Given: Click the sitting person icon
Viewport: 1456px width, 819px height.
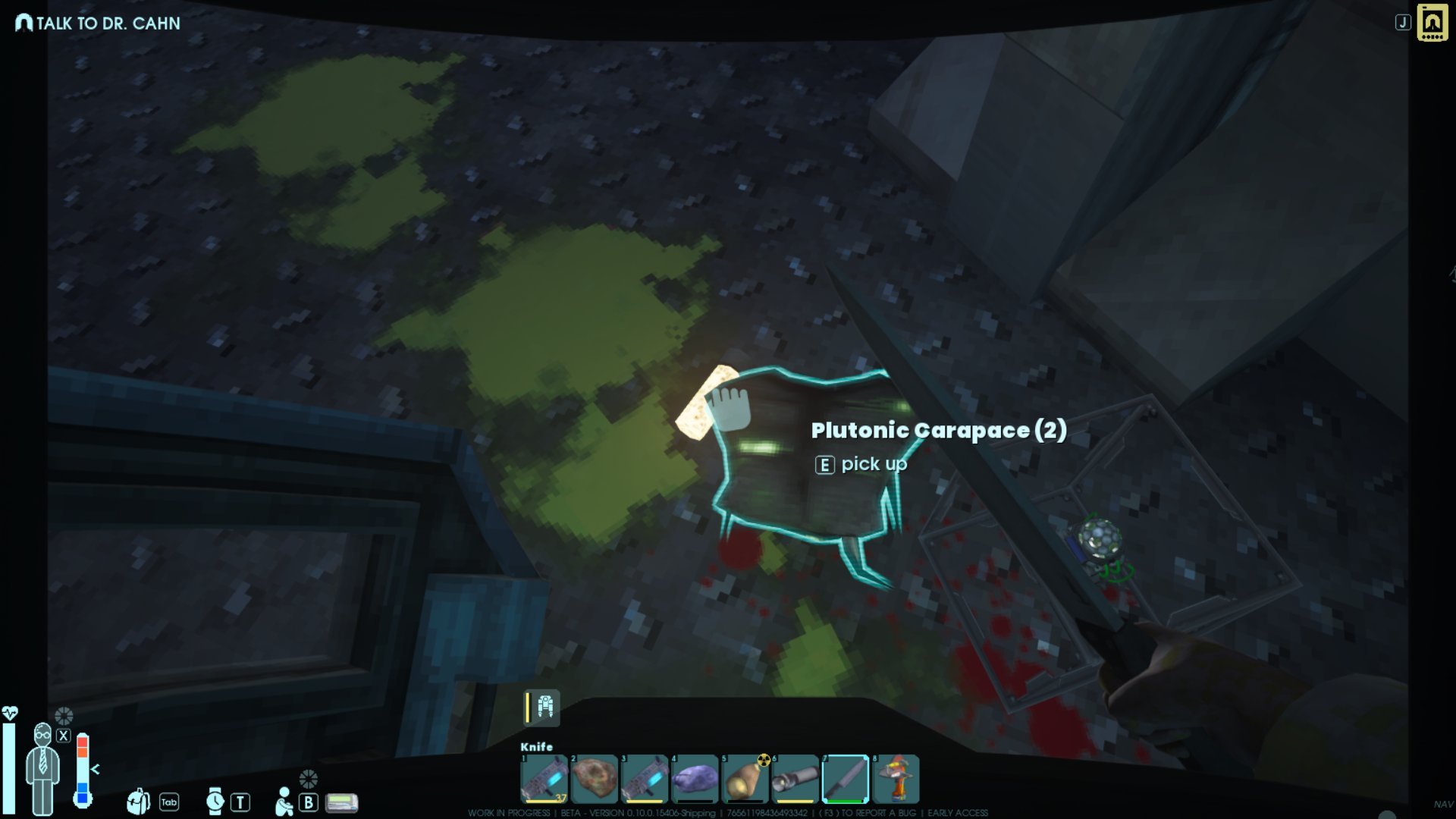Looking at the screenshot, I should coord(284,801).
